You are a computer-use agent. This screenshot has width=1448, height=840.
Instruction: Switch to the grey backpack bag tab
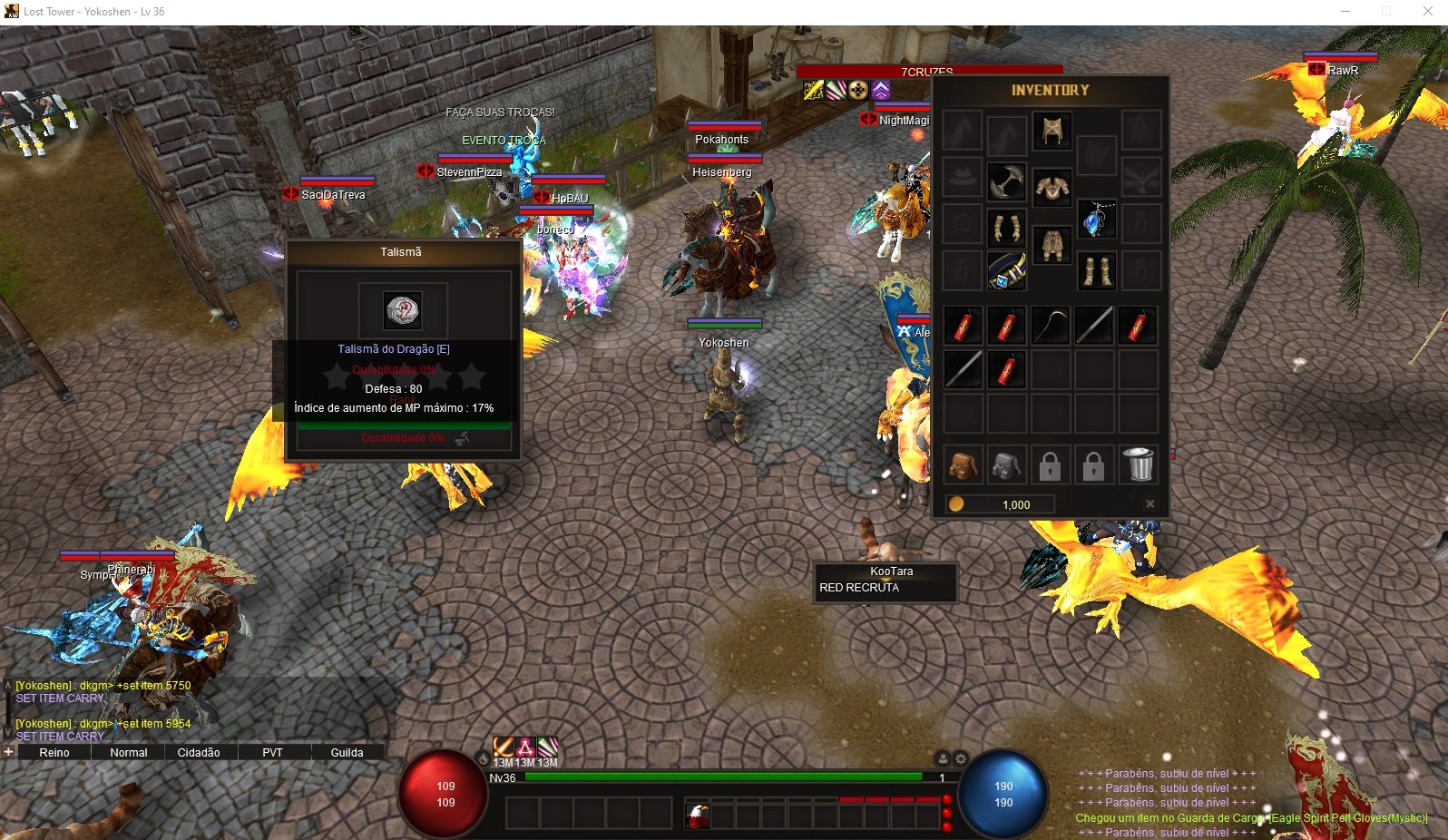[x=1005, y=466]
